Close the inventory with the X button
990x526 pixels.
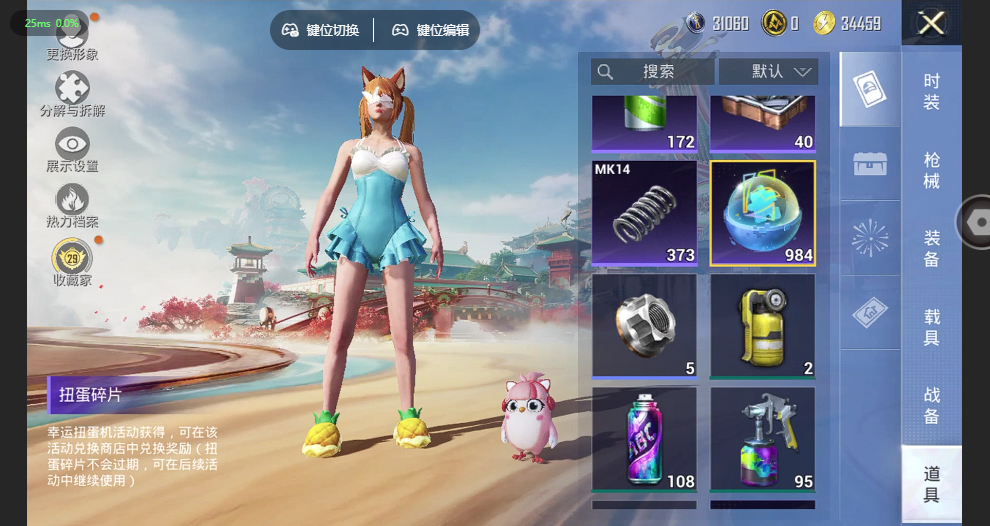pos(931,23)
